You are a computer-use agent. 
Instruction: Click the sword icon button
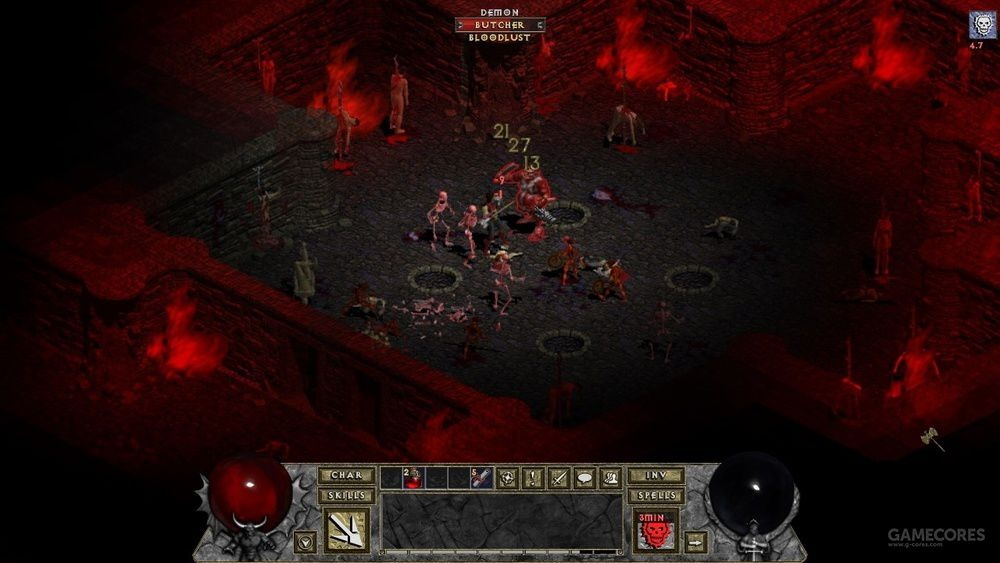tap(559, 478)
